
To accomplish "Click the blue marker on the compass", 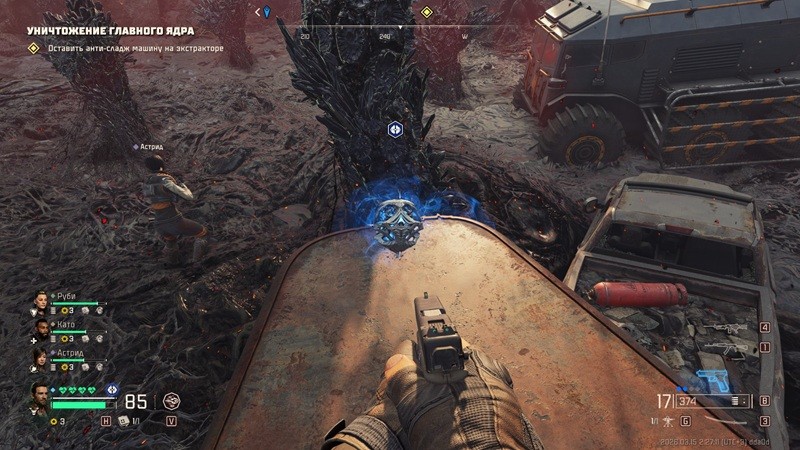I will pos(267,12).
